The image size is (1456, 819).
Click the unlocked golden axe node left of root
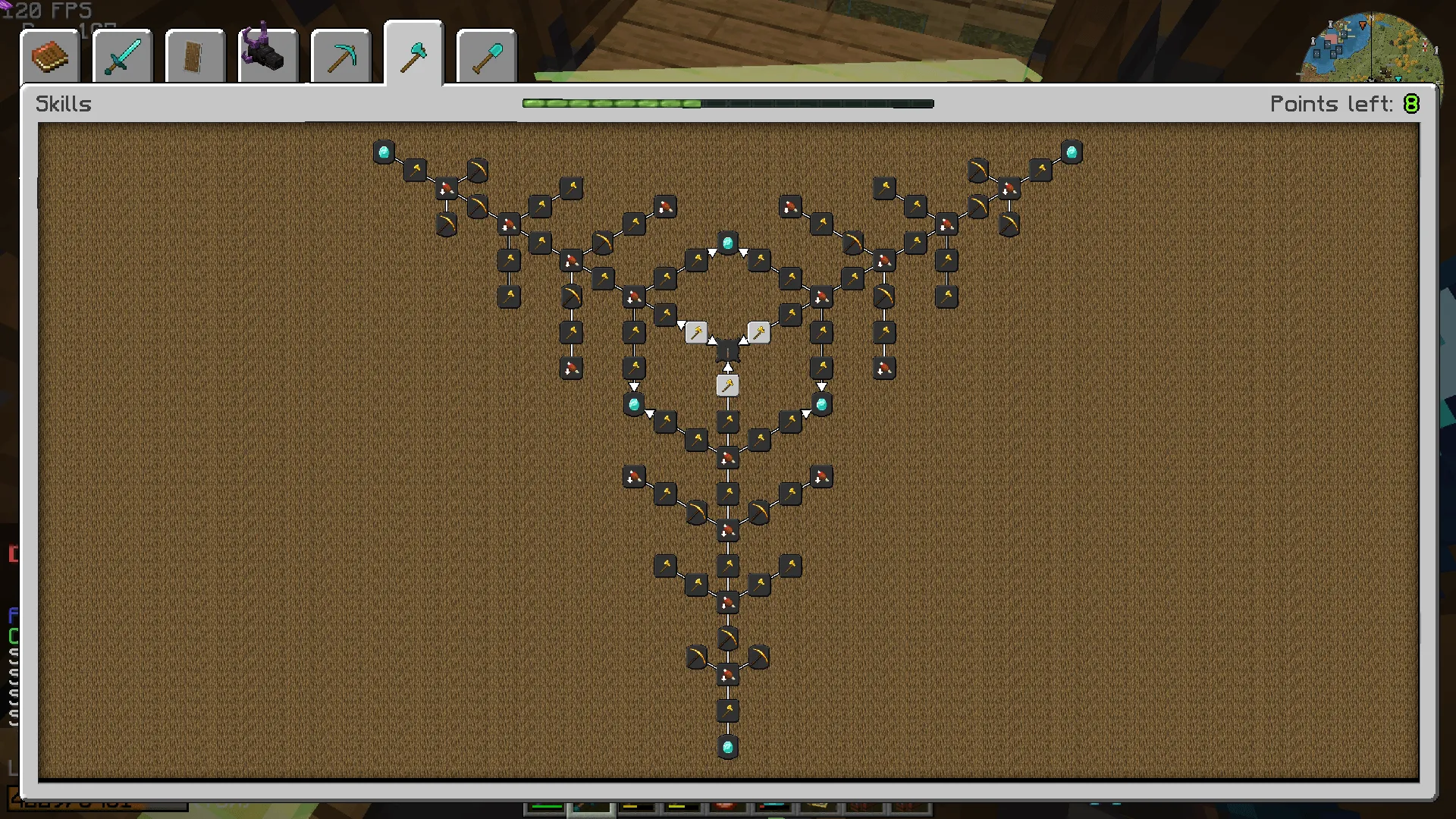point(696,331)
